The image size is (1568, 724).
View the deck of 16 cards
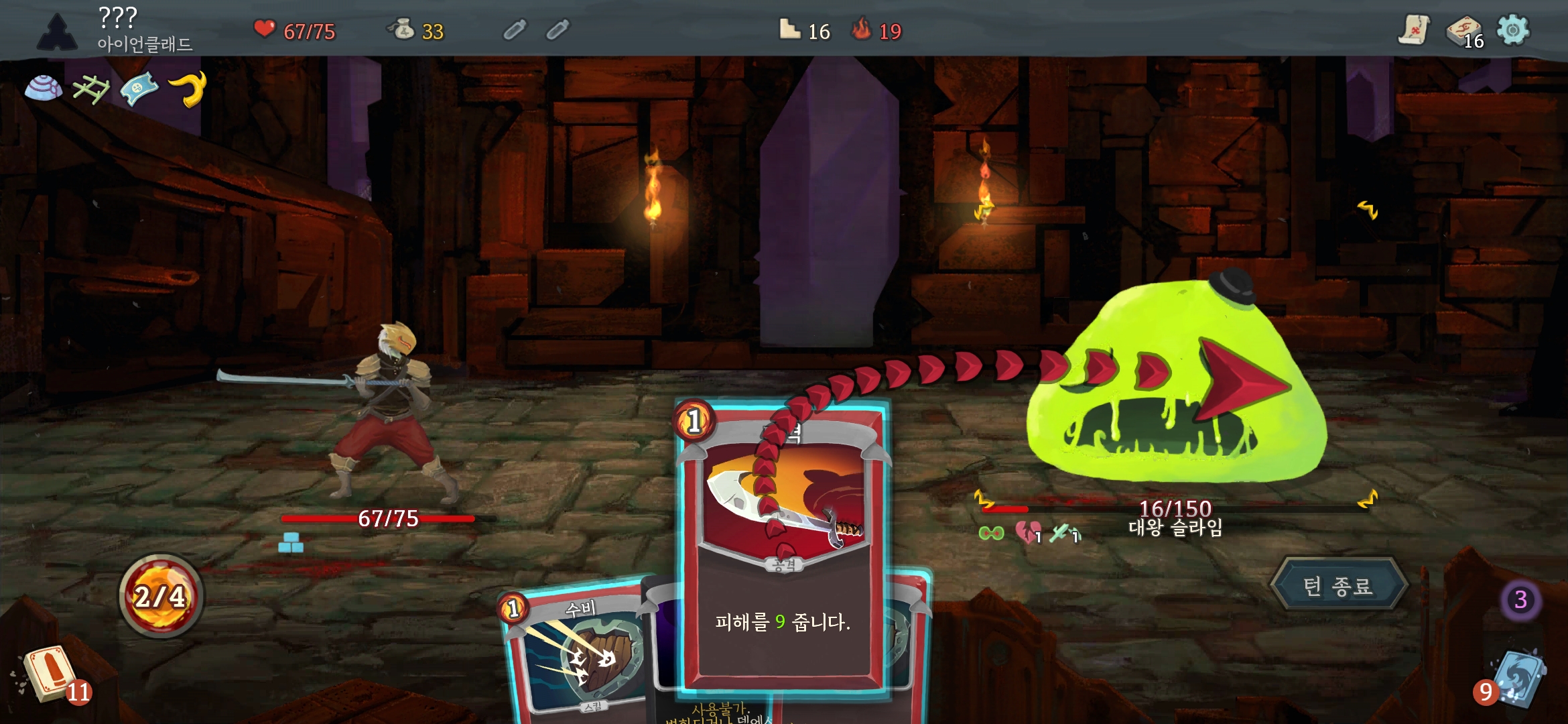point(1464,32)
